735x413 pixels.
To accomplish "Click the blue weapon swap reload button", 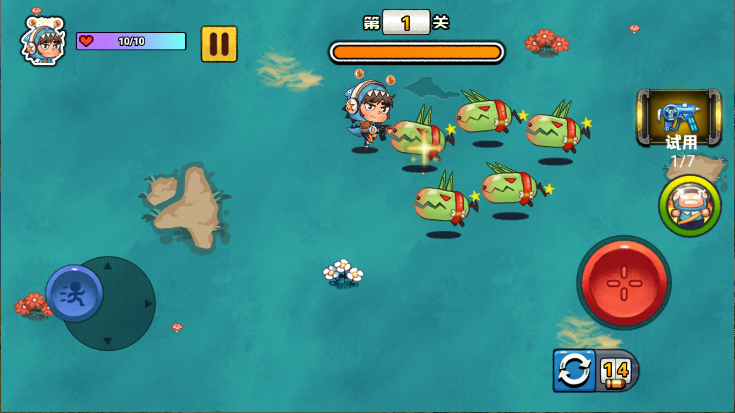I will [574, 370].
